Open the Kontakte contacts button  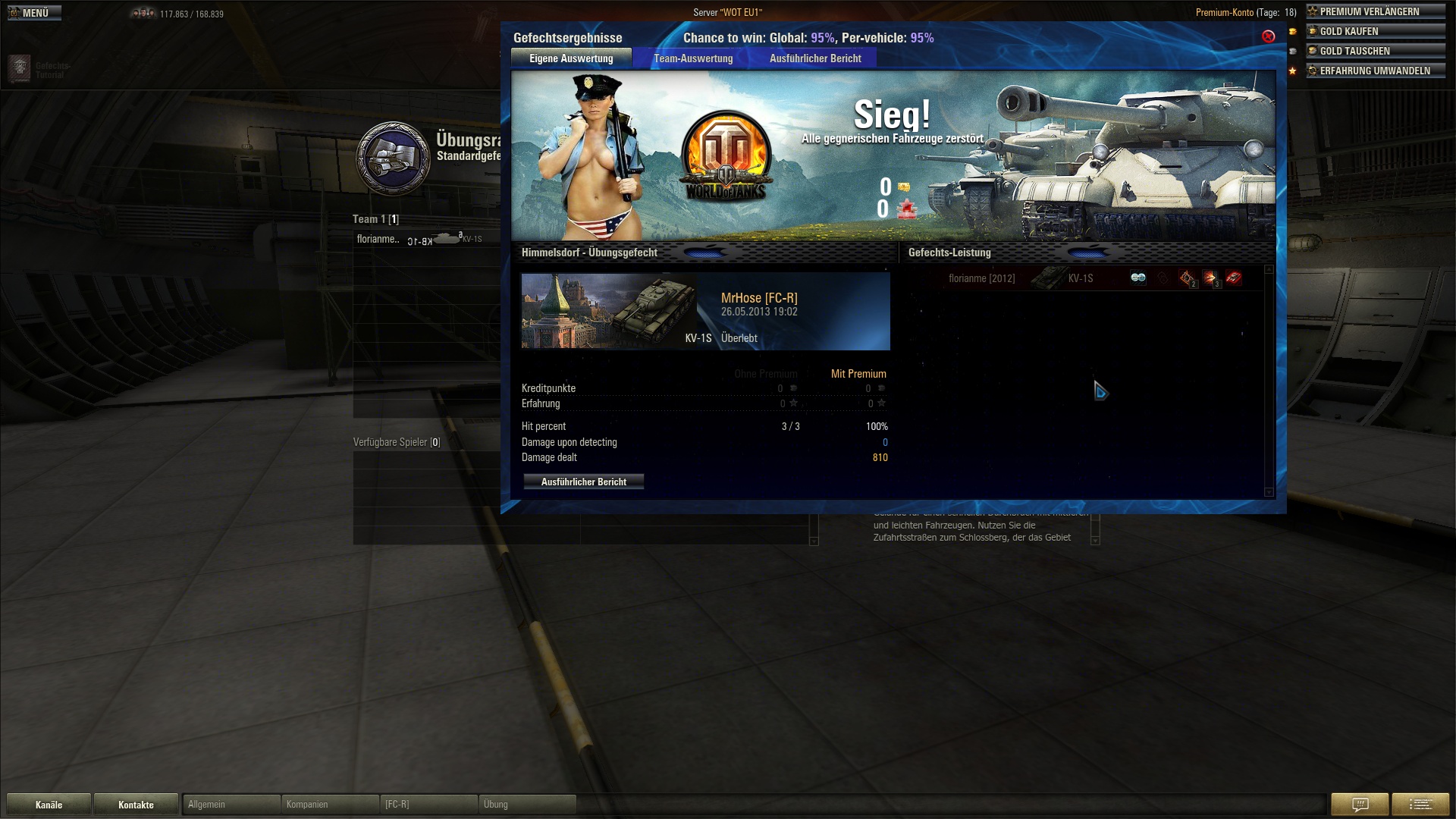click(136, 805)
